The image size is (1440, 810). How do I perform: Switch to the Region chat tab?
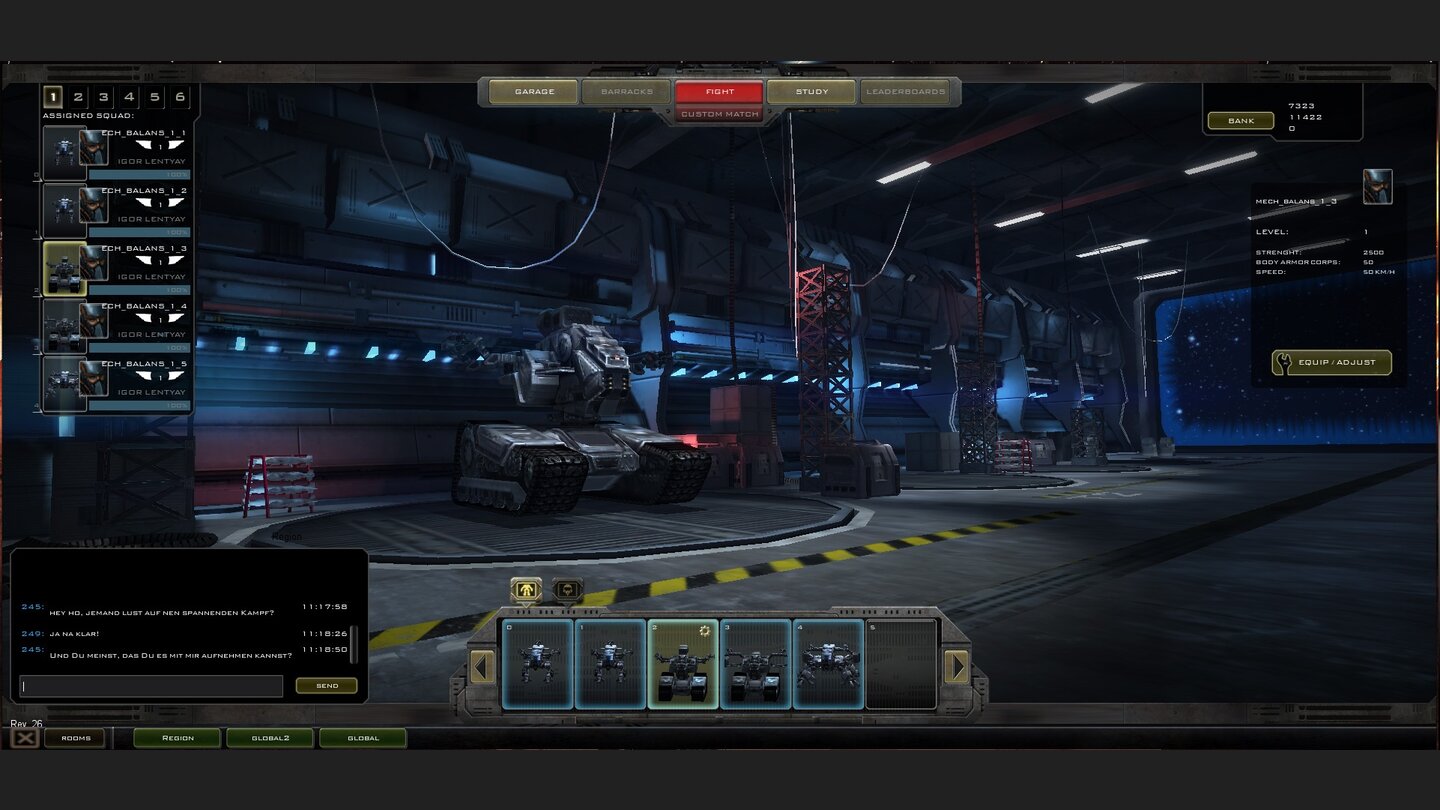click(x=178, y=737)
